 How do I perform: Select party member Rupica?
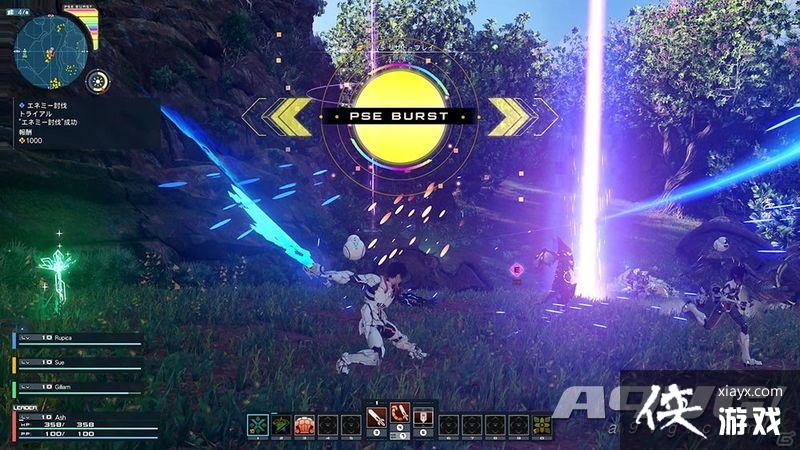[75, 338]
